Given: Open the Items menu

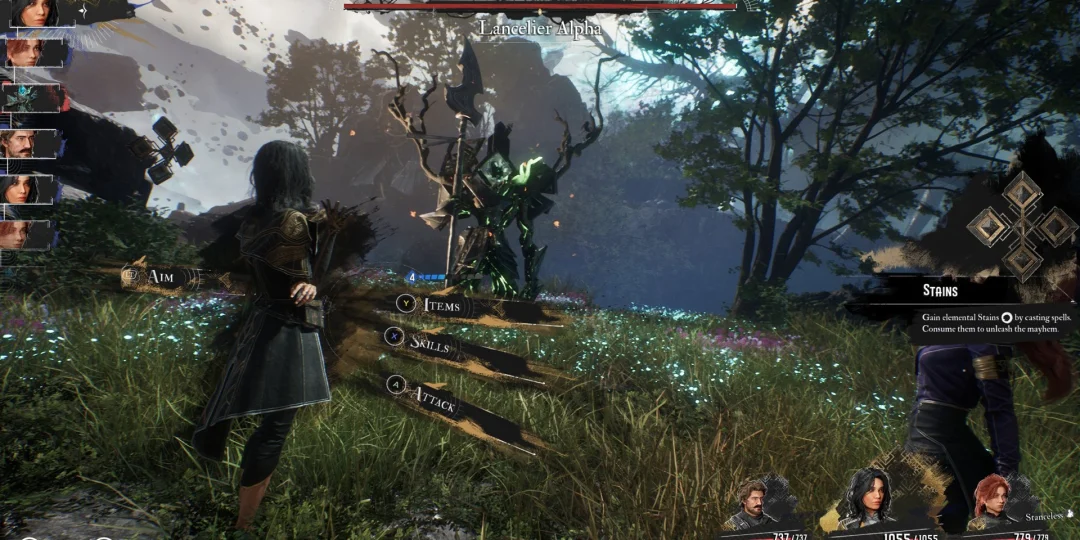Looking at the screenshot, I should pyautogui.click(x=441, y=305).
